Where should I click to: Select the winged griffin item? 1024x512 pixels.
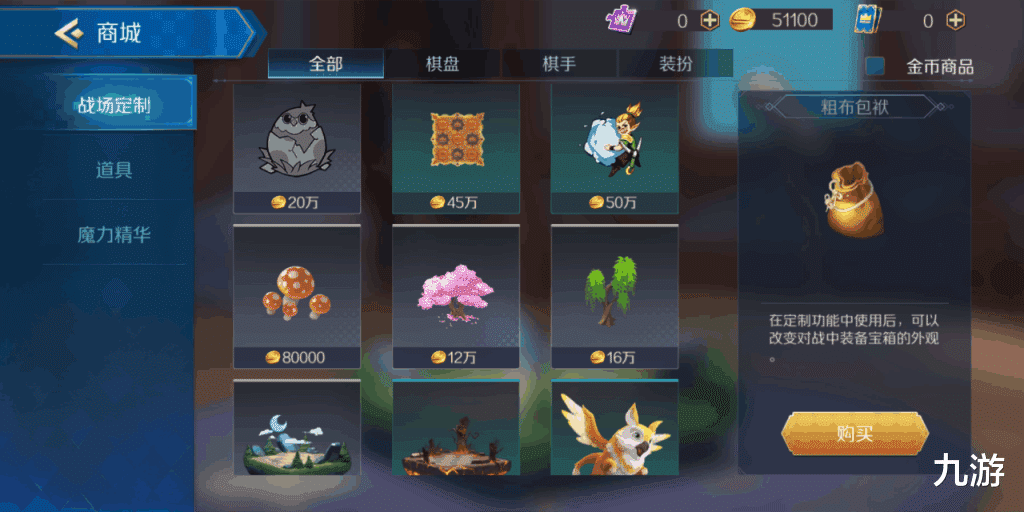[x=614, y=428]
